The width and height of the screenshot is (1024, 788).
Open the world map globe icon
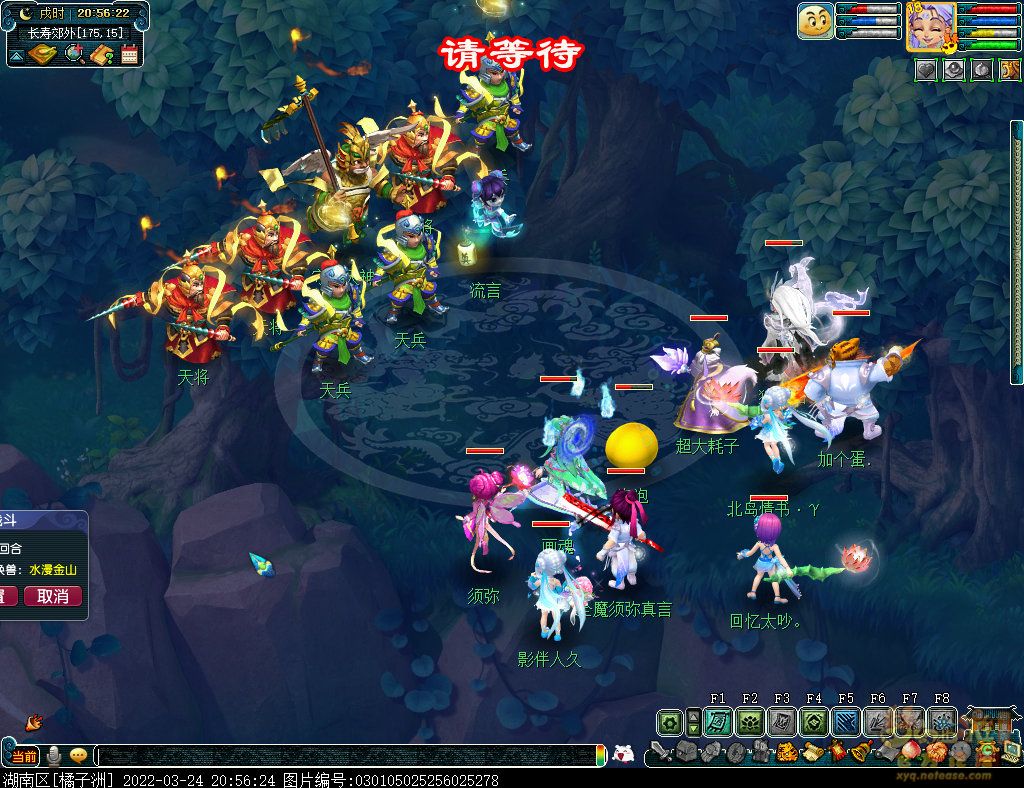click(74, 54)
